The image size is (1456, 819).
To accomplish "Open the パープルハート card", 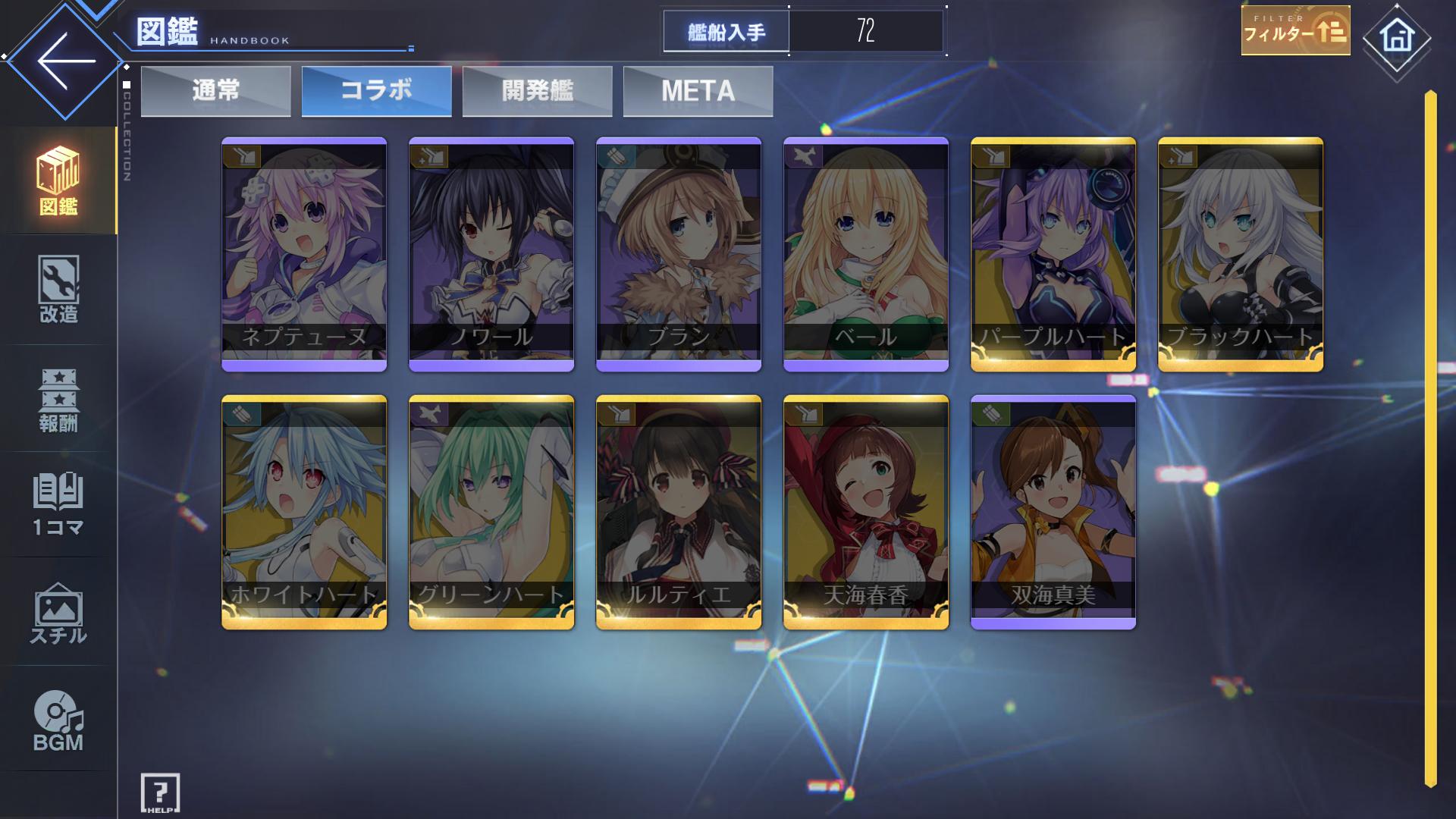I will click(x=1053, y=254).
